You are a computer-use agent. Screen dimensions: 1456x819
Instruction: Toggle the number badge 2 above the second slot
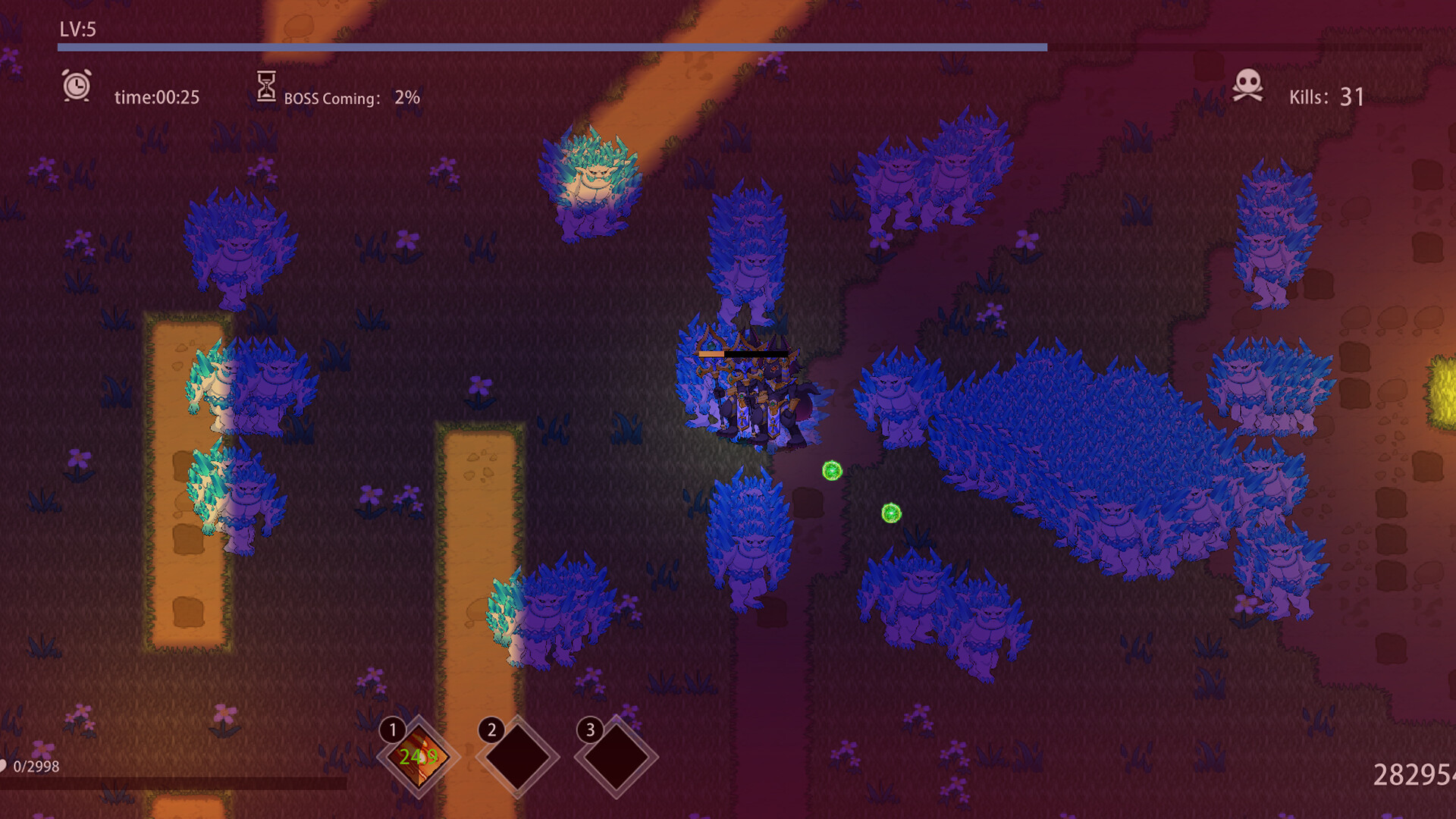tap(493, 730)
